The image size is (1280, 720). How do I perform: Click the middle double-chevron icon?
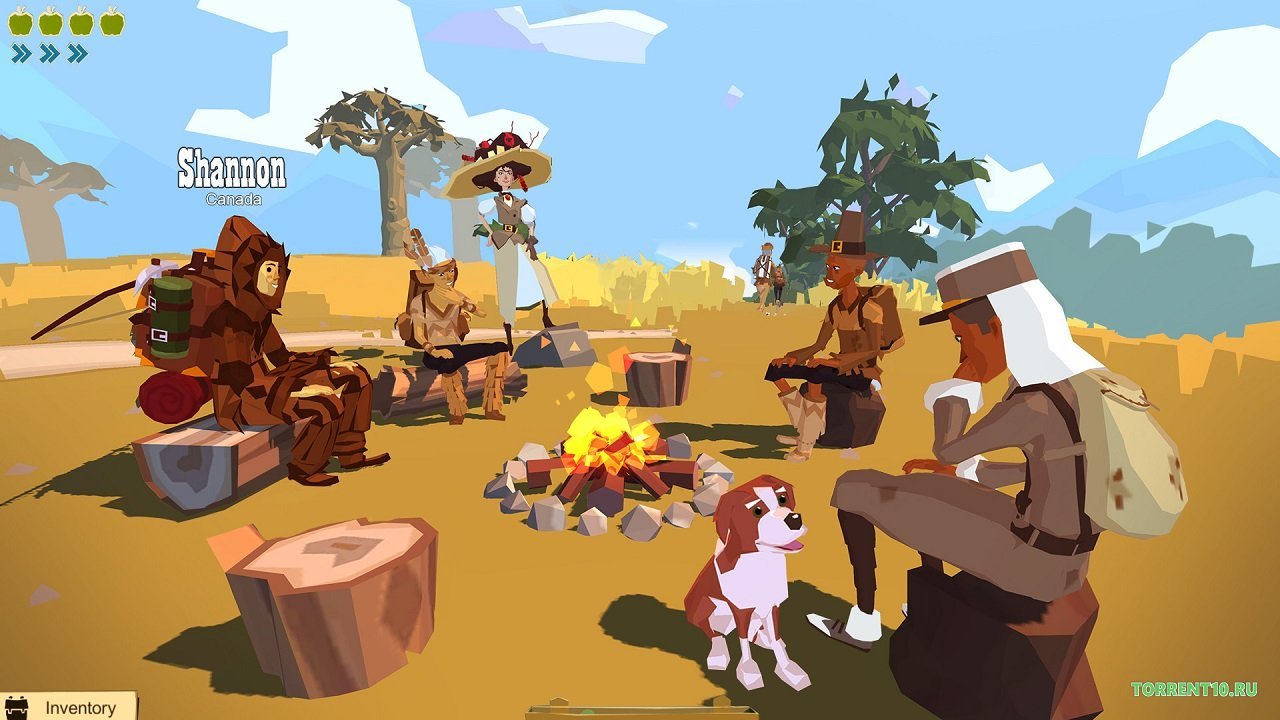click(49, 52)
